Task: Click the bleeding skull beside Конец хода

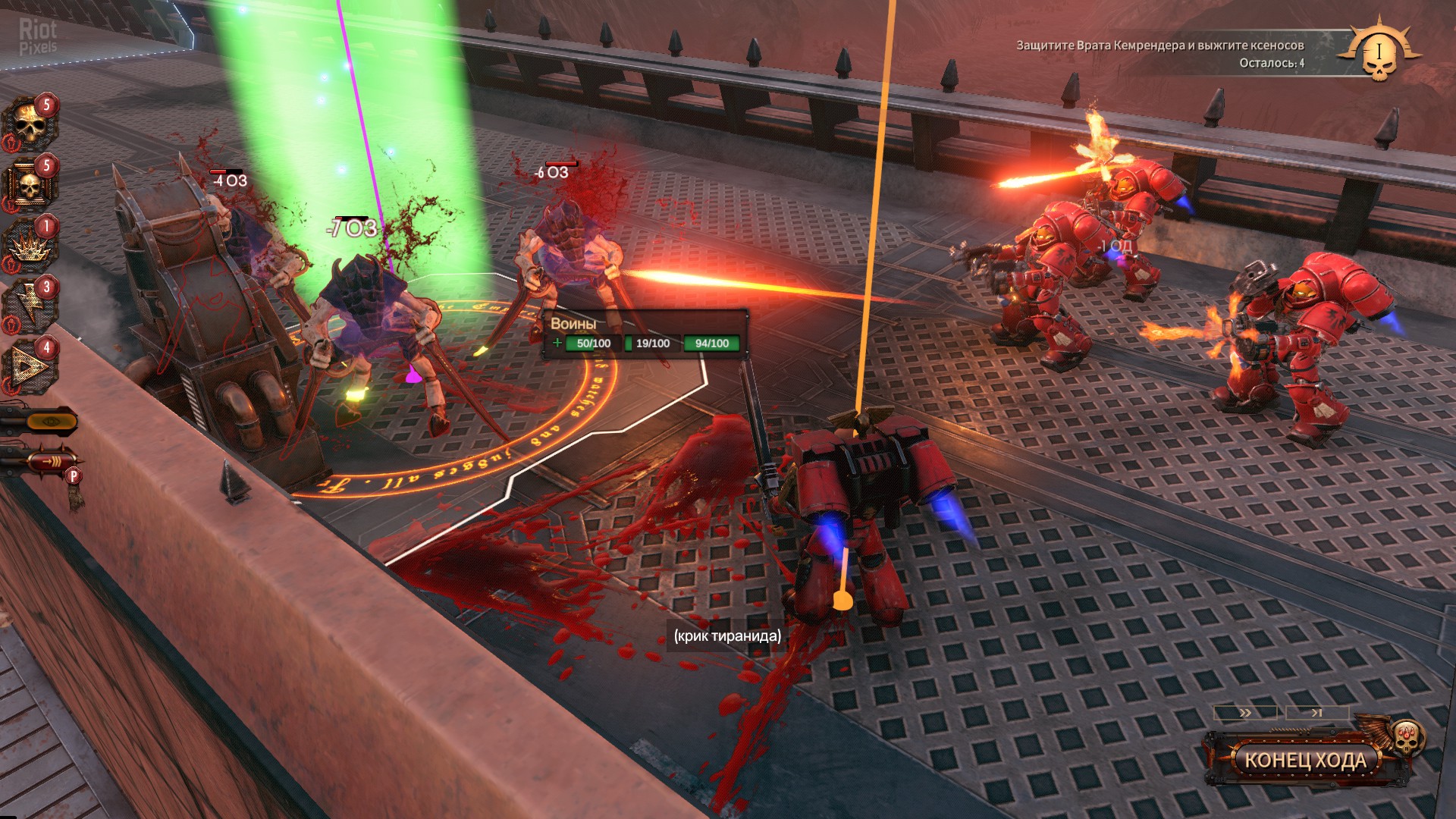Action: [x=1408, y=737]
